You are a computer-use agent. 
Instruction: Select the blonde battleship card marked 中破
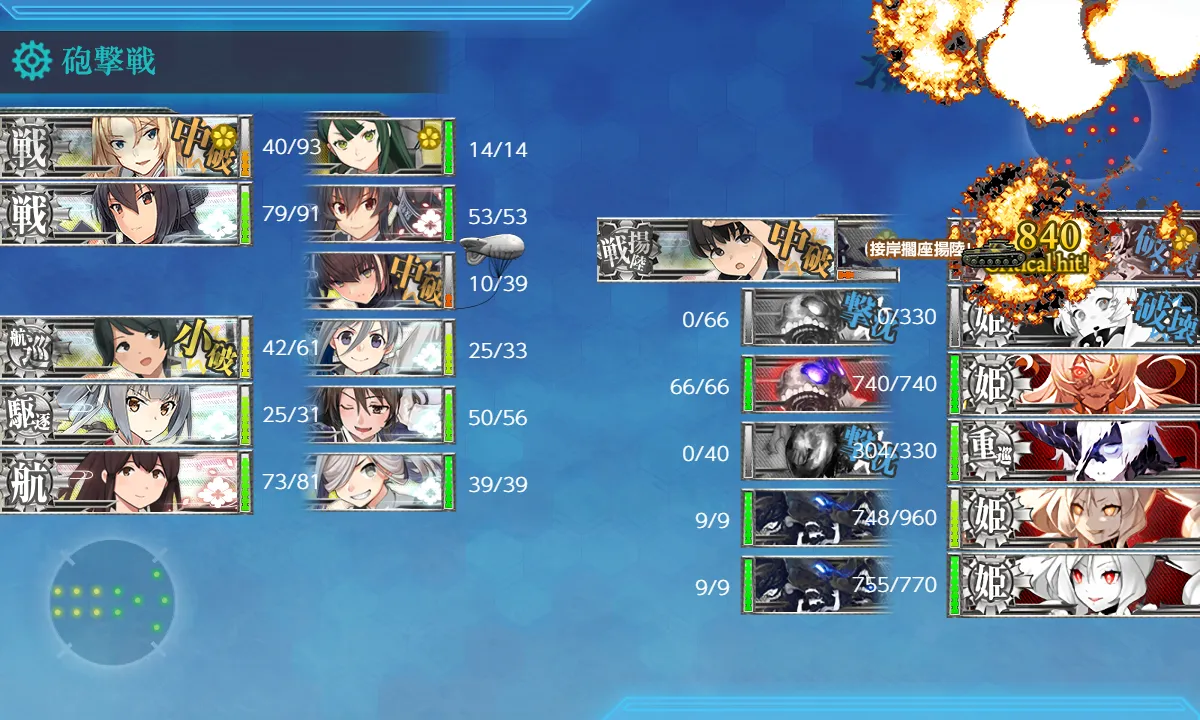125,148
